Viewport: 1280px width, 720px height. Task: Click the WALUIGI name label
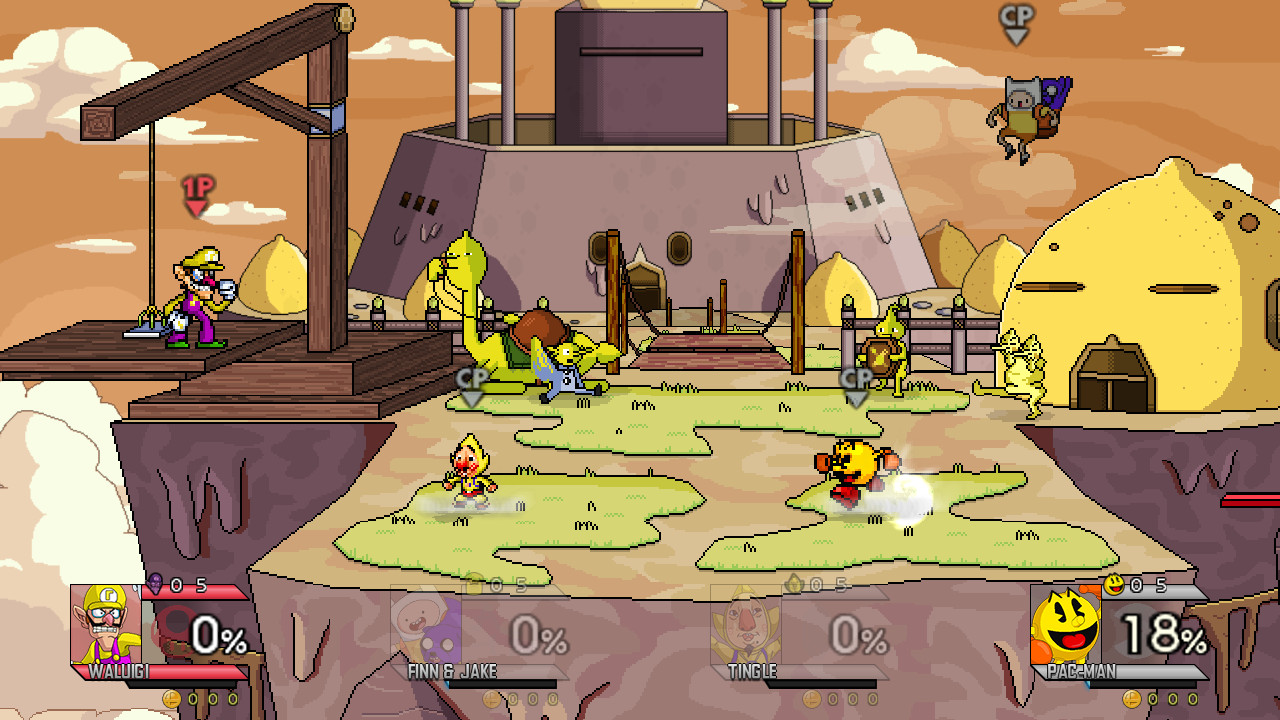tap(118, 673)
